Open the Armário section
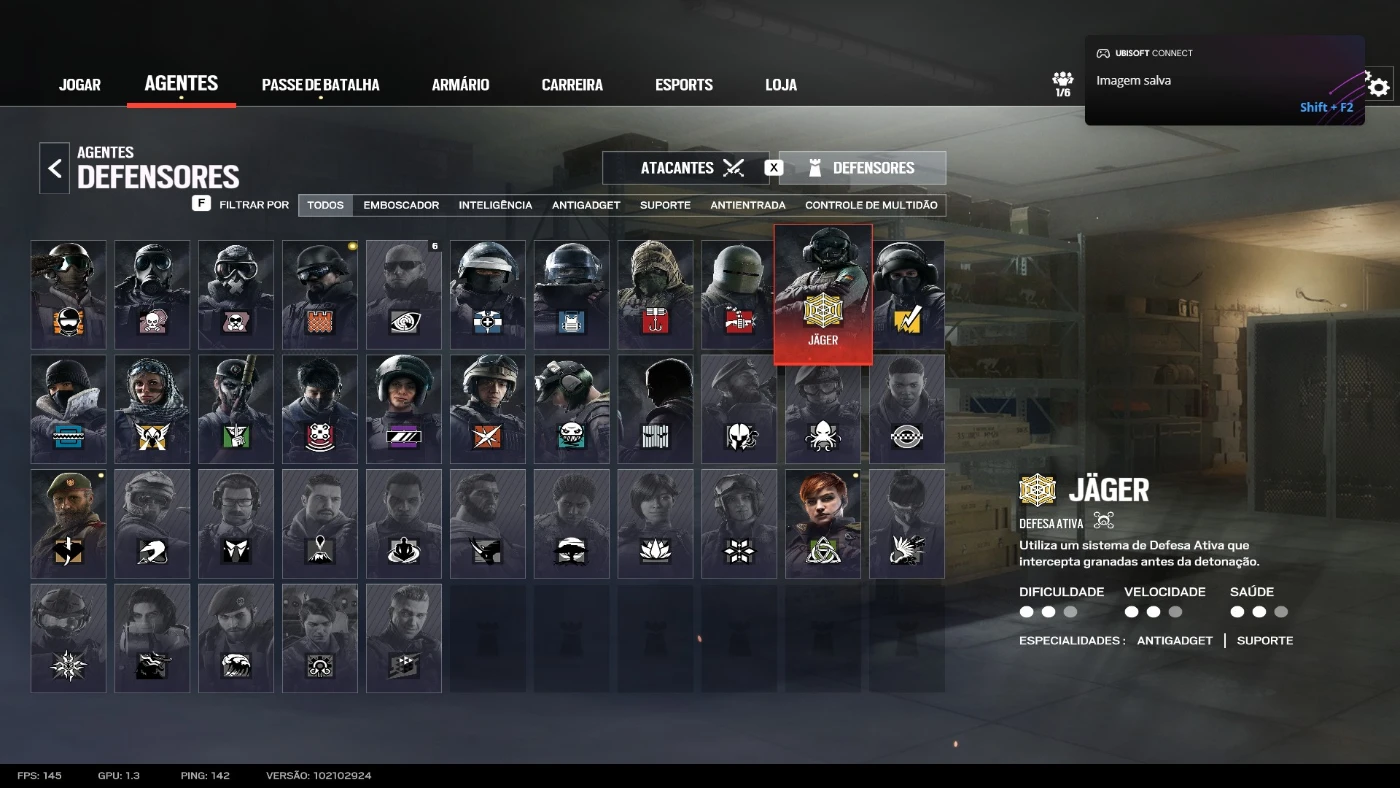Image resolution: width=1400 pixels, height=788 pixels. 460,85
